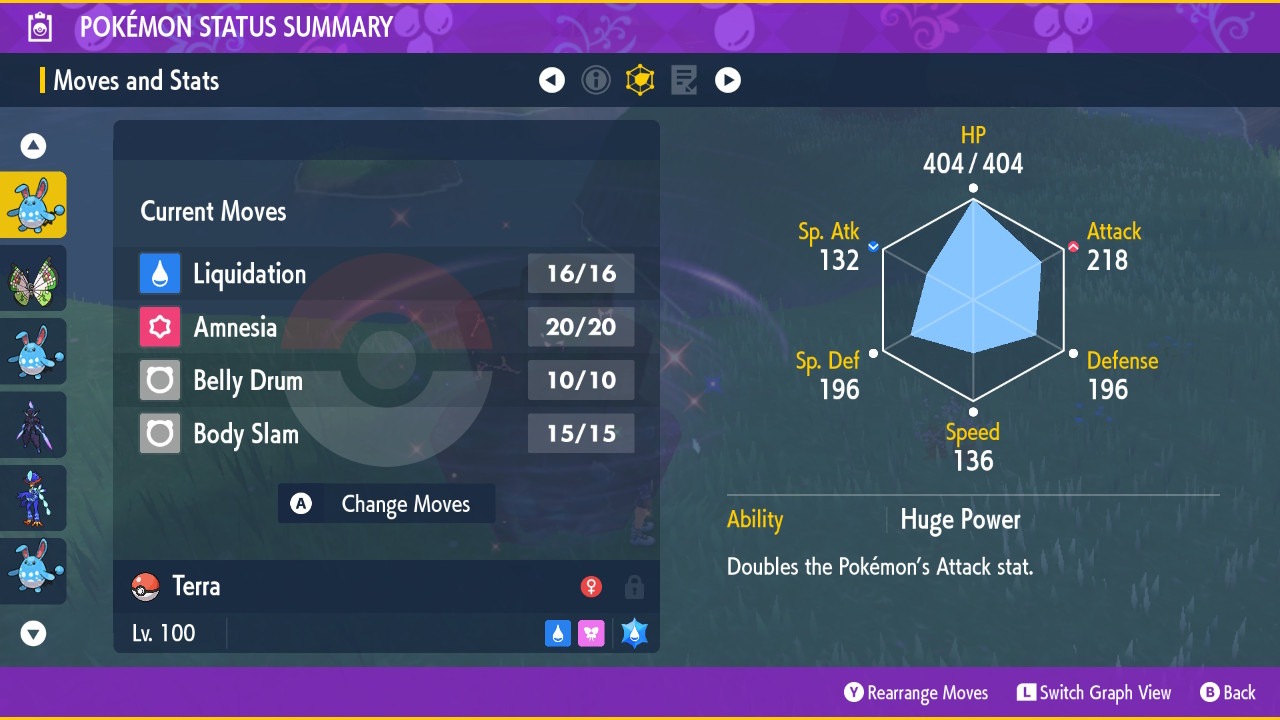Viewport: 1280px width, 720px height.
Task: Open the Change Moves option
Action: pos(387,504)
